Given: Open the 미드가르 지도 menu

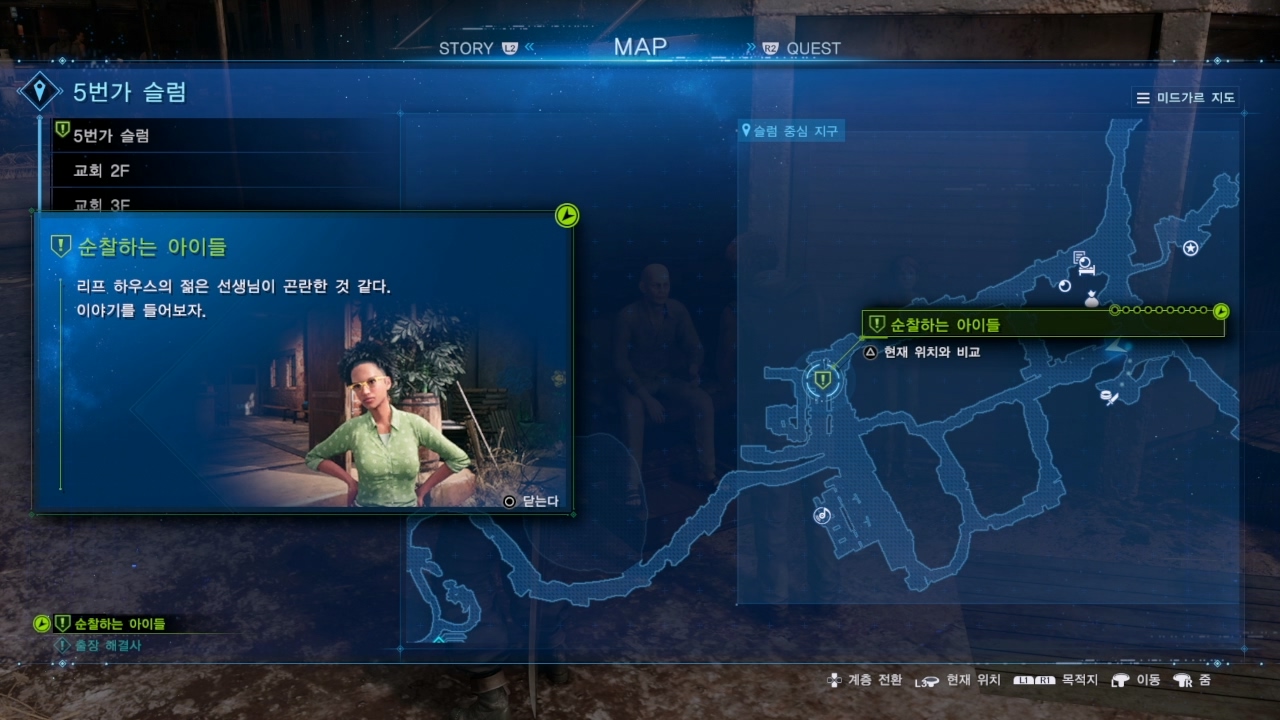Looking at the screenshot, I should [x=1186, y=98].
